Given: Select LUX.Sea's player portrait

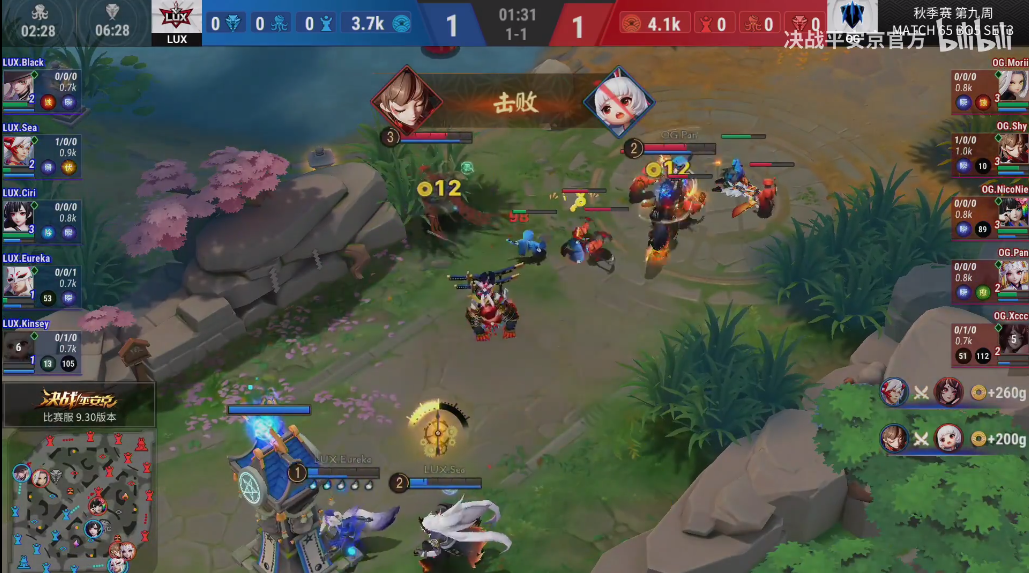Looking at the screenshot, I should [17, 152].
